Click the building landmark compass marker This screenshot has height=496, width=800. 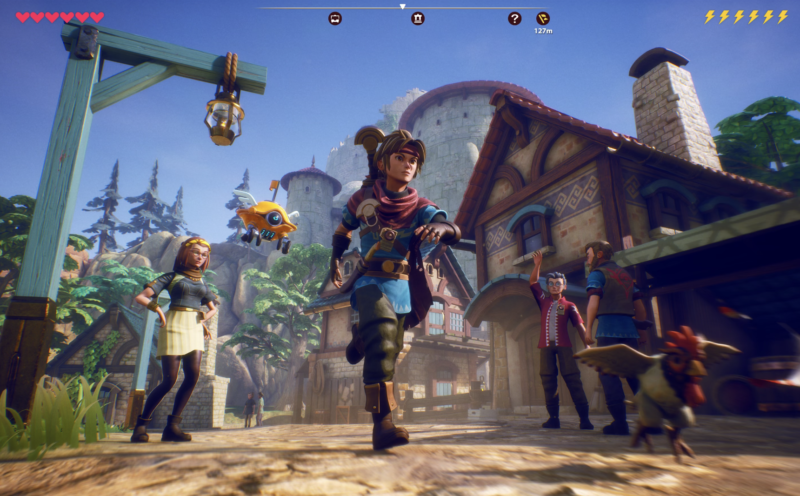(x=417, y=18)
